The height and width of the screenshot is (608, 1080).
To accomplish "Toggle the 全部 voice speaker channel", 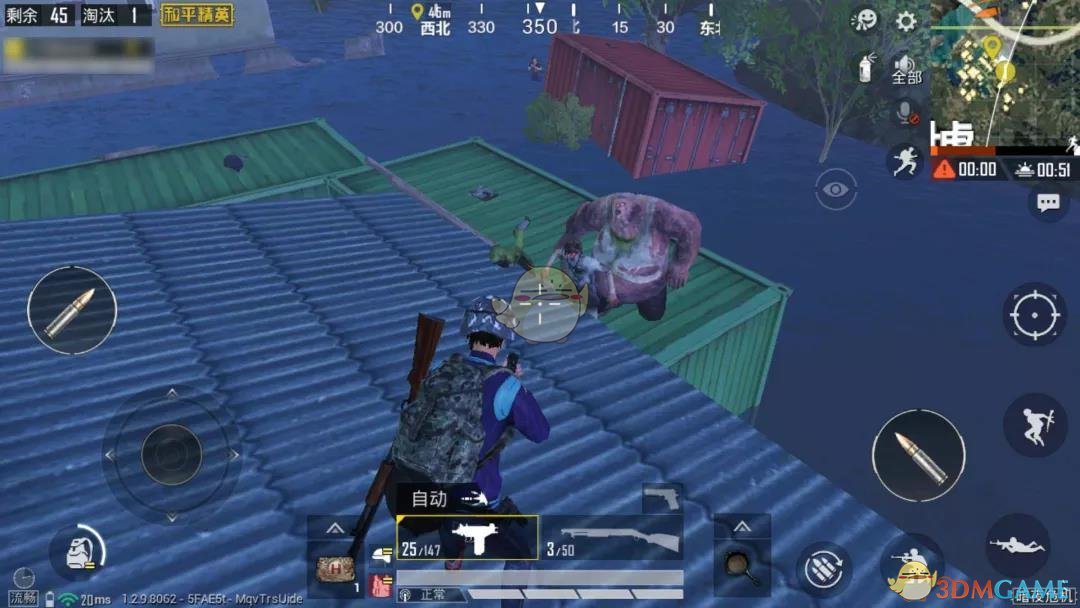I will point(906,70).
